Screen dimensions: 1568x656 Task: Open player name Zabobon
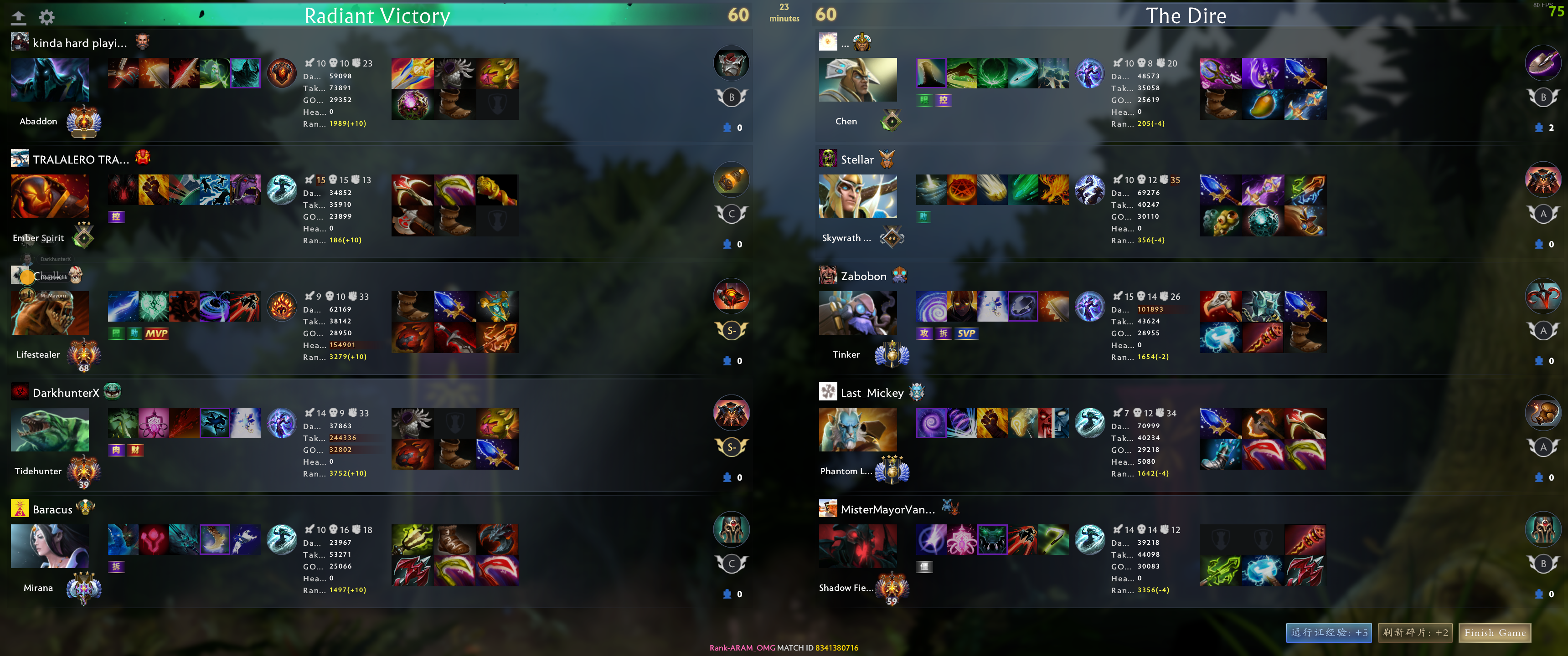tap(863, 276)
